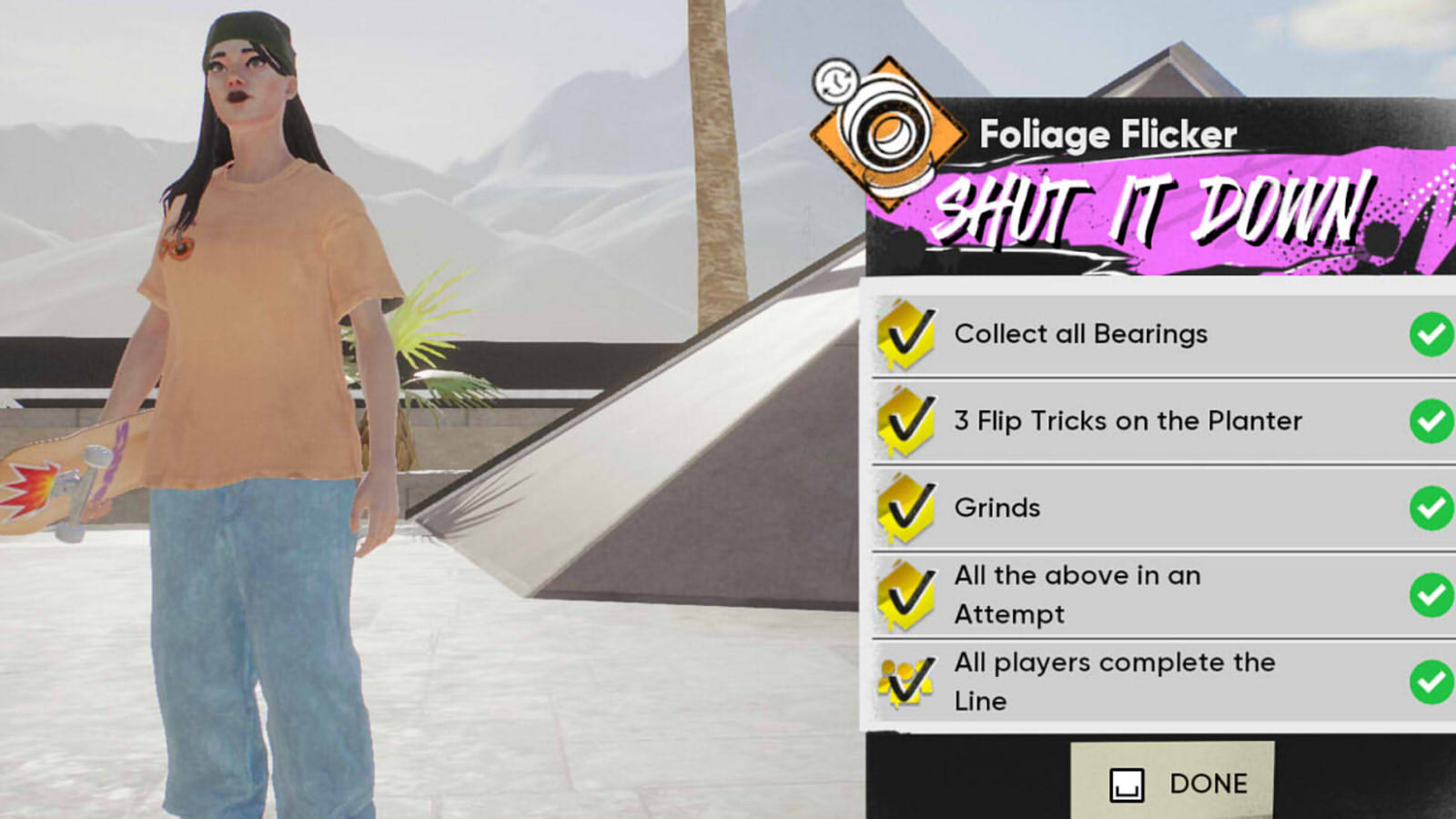Click the Foliage Flicker bearing challenge icon
1456x819 pixels.
[885, 134]
